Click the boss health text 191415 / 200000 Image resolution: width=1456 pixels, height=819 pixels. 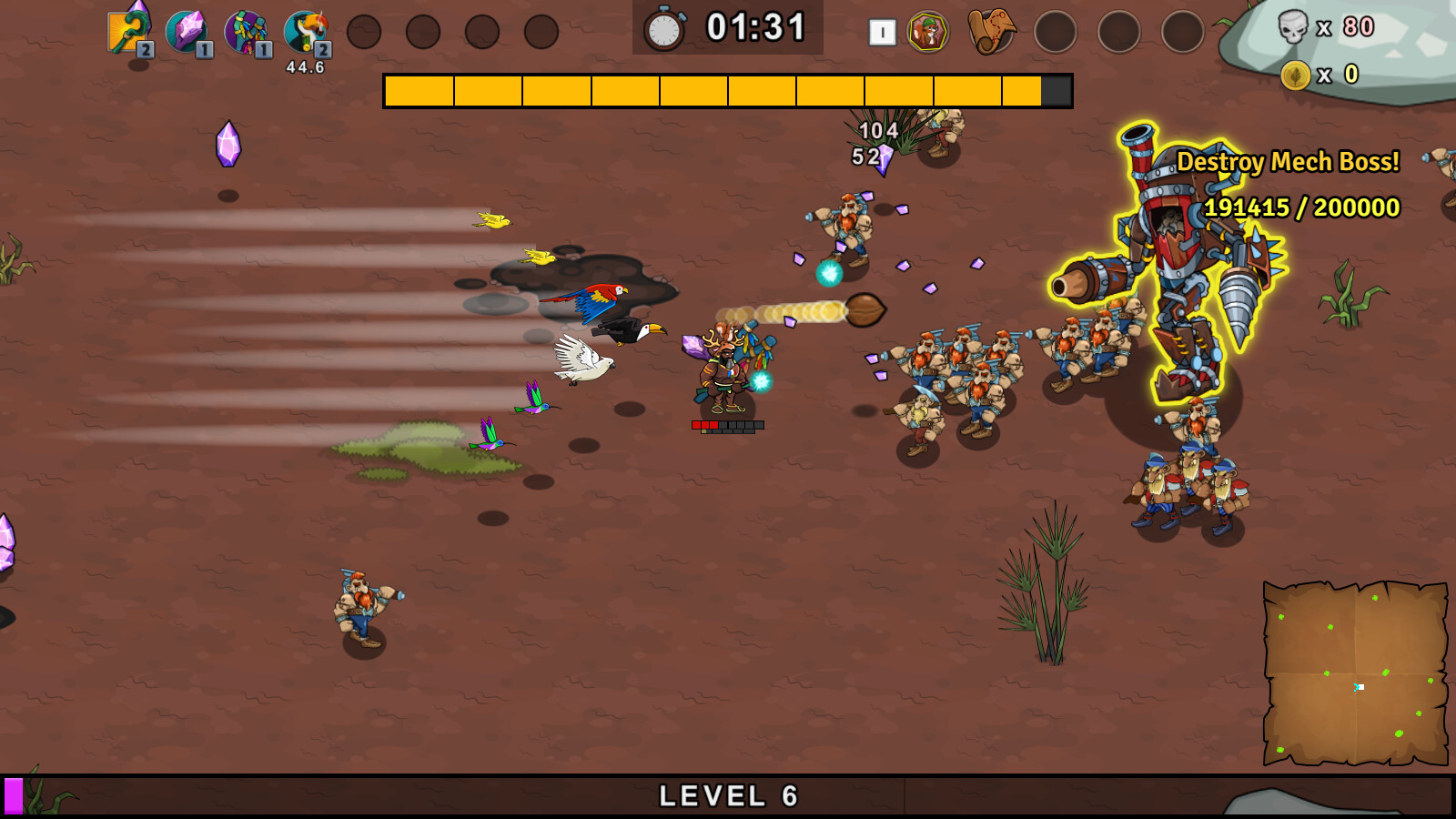(1301, 208)
